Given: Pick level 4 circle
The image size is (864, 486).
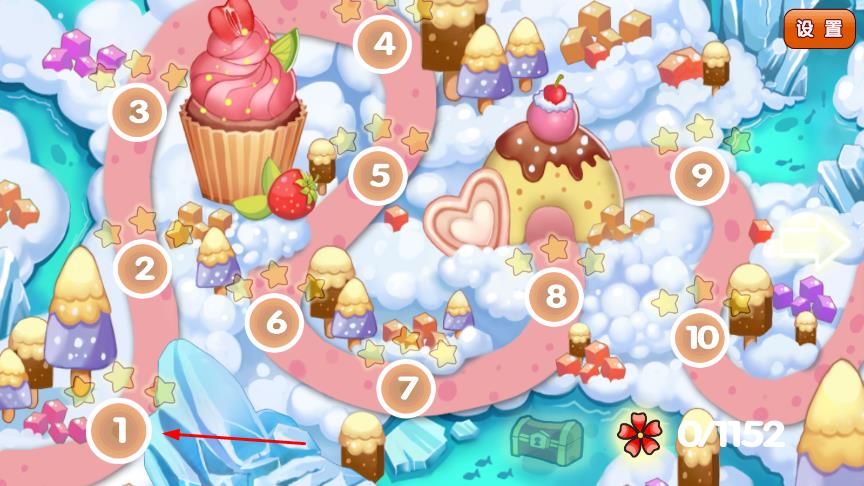Looking at the screenshot, I should (x=383, y=43).
